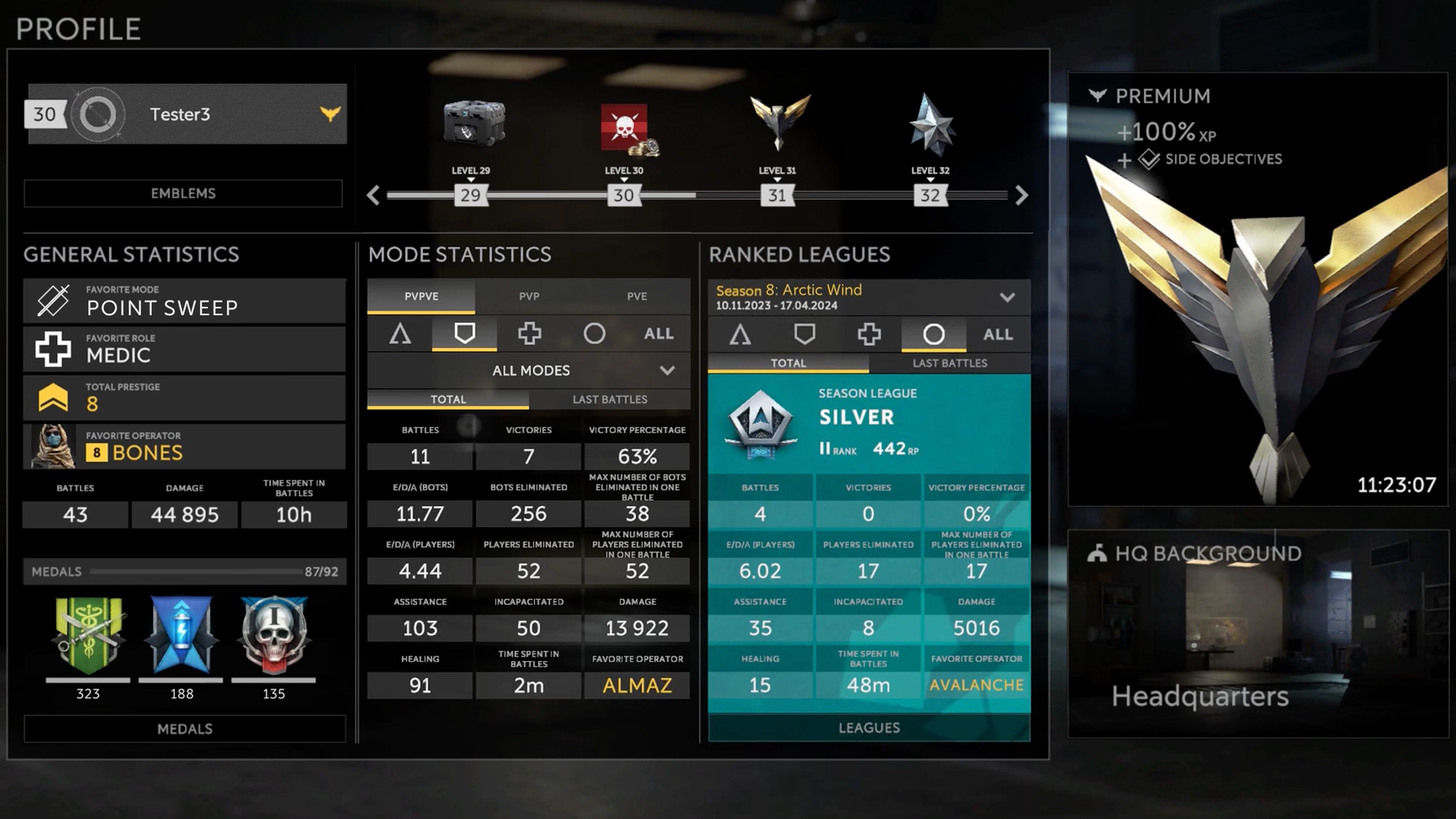Image resolution: width=1456 pixels, height=819 pixels.
Task: Select the Level 29 crate reward
Action: click(474, 123)
